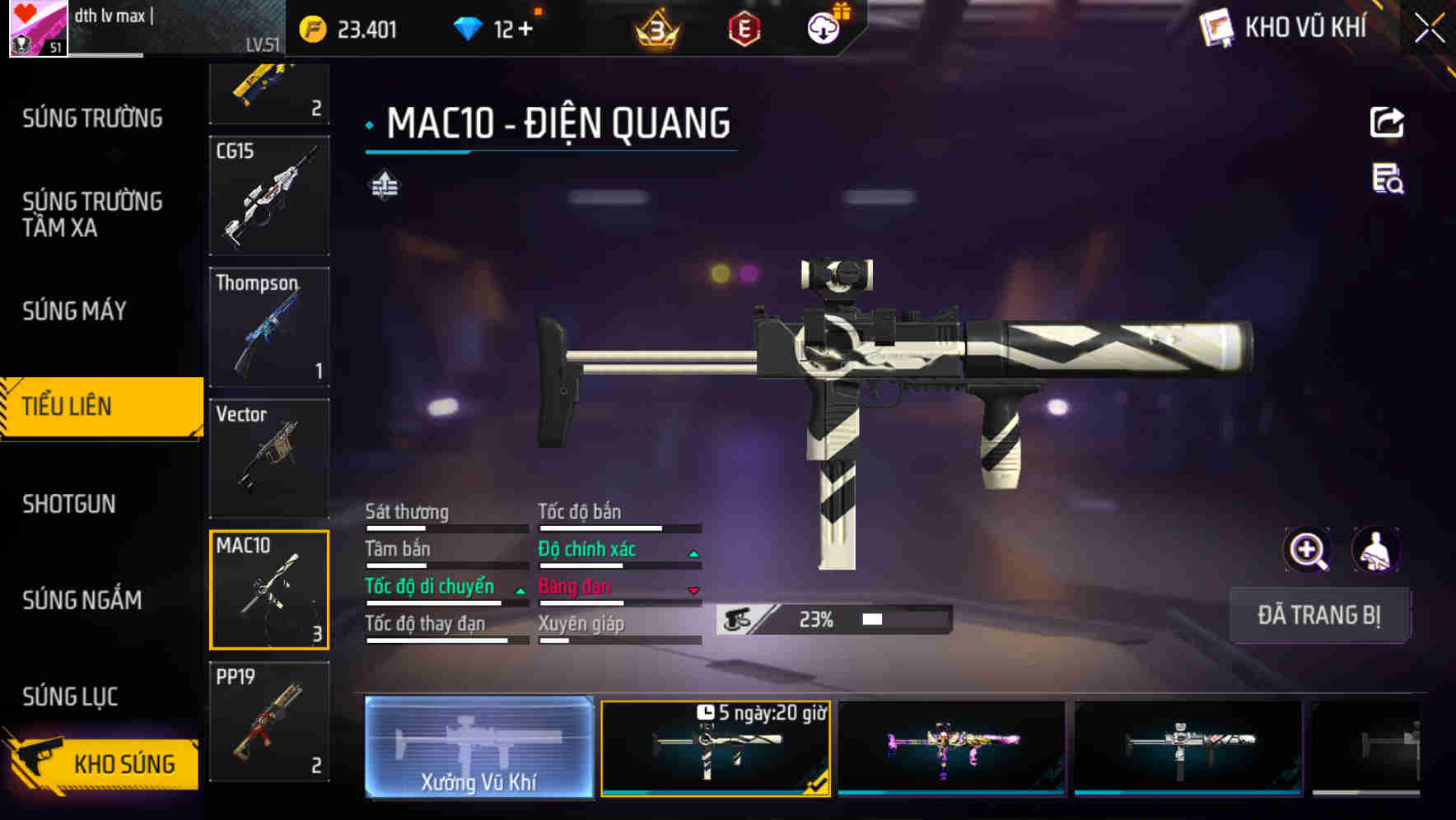1456x820 pixels.
Task: Click the Đã Trang Bị equipped button
Action: [1318, 615]
